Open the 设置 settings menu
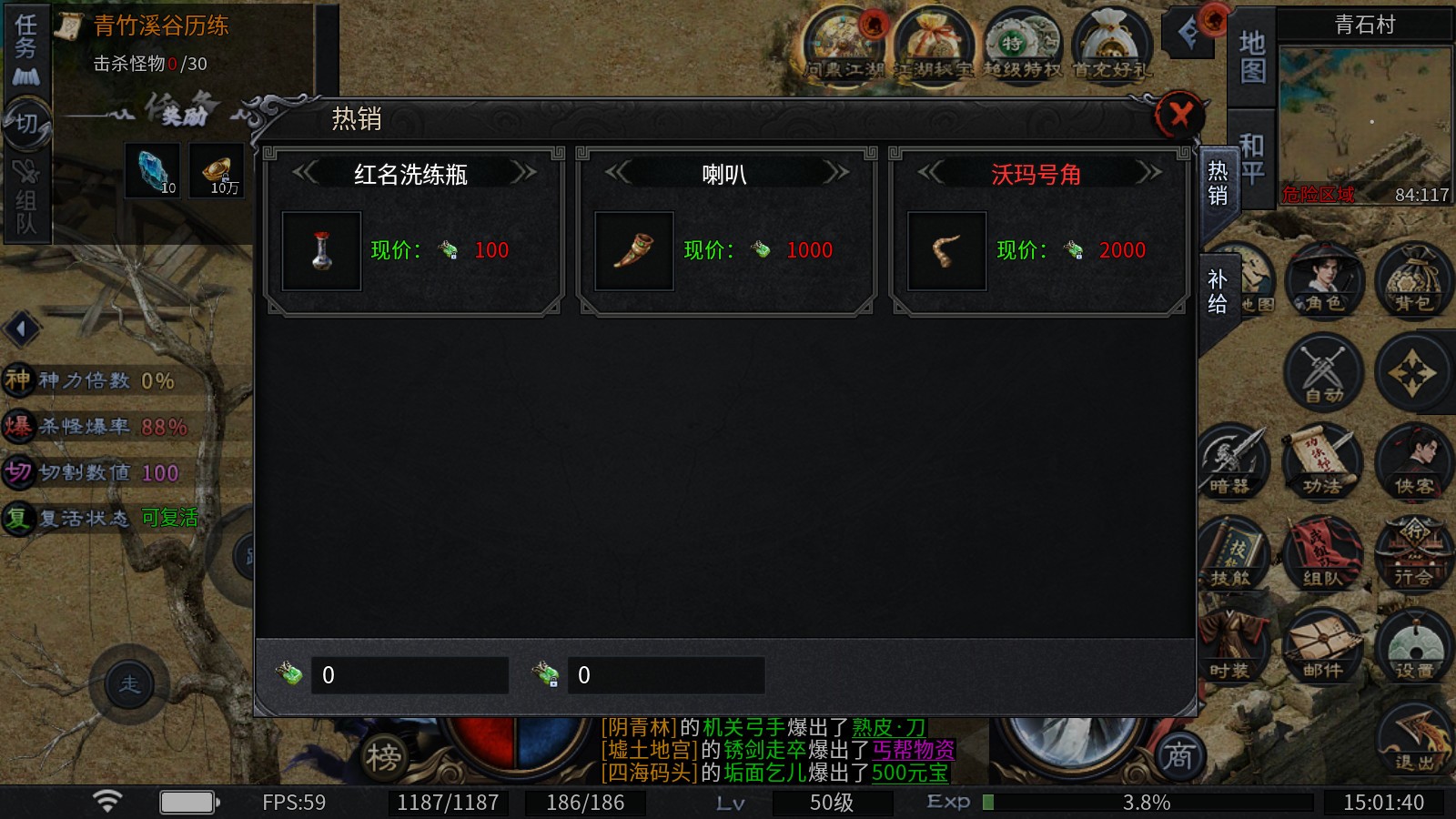 pos(1413,646)
